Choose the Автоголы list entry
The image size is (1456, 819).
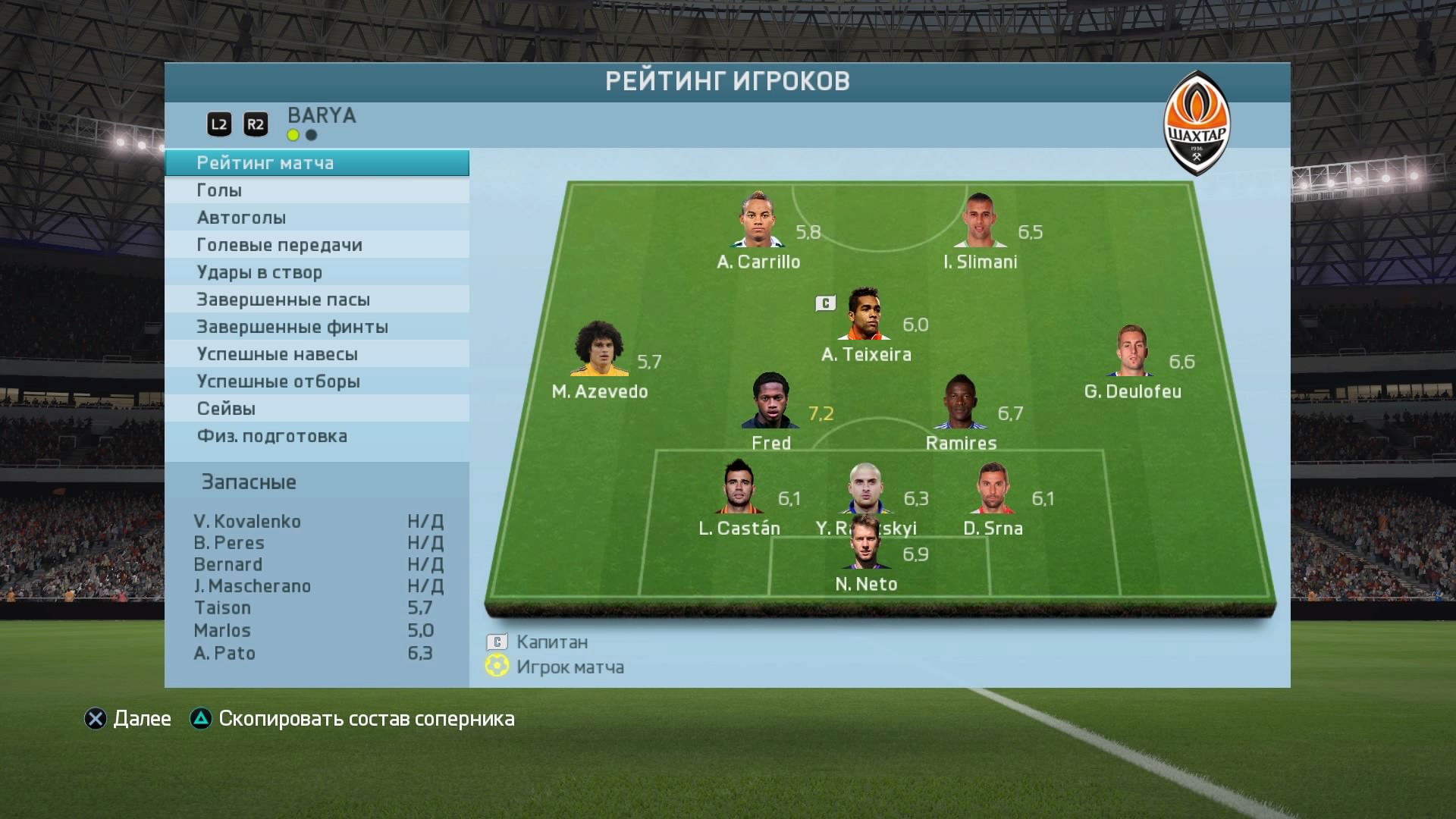pos(317,218)
